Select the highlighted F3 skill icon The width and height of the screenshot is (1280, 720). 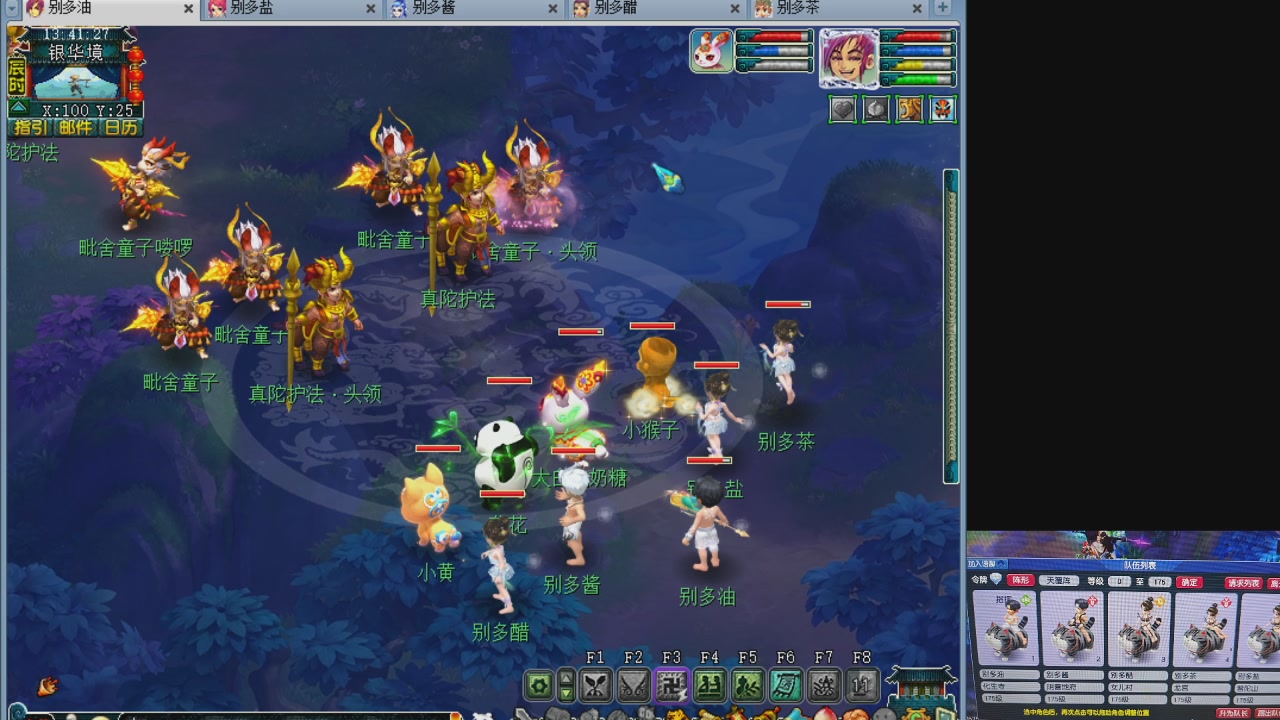pos(670,685)
